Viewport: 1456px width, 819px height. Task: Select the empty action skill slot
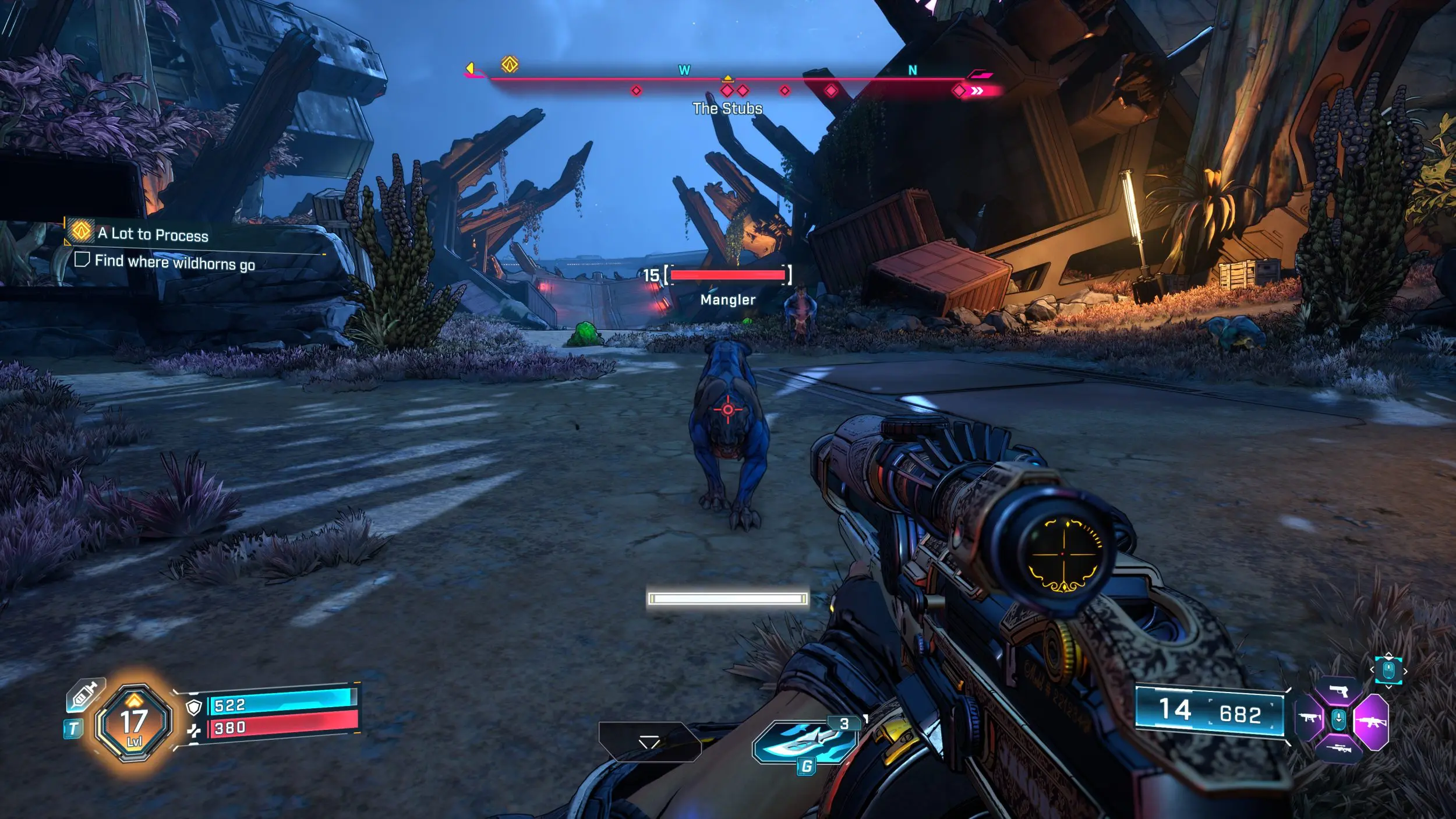point(649,742)
